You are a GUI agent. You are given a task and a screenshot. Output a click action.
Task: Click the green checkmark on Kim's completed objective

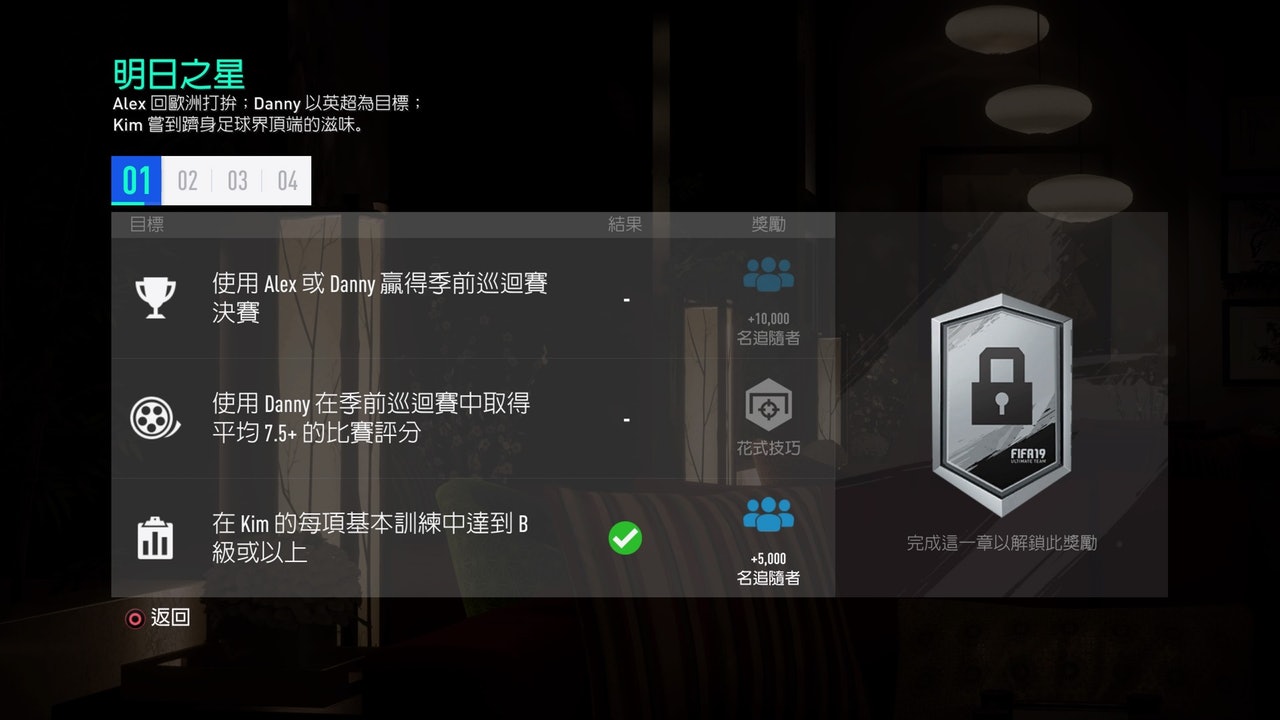click(x=627, y=537)
